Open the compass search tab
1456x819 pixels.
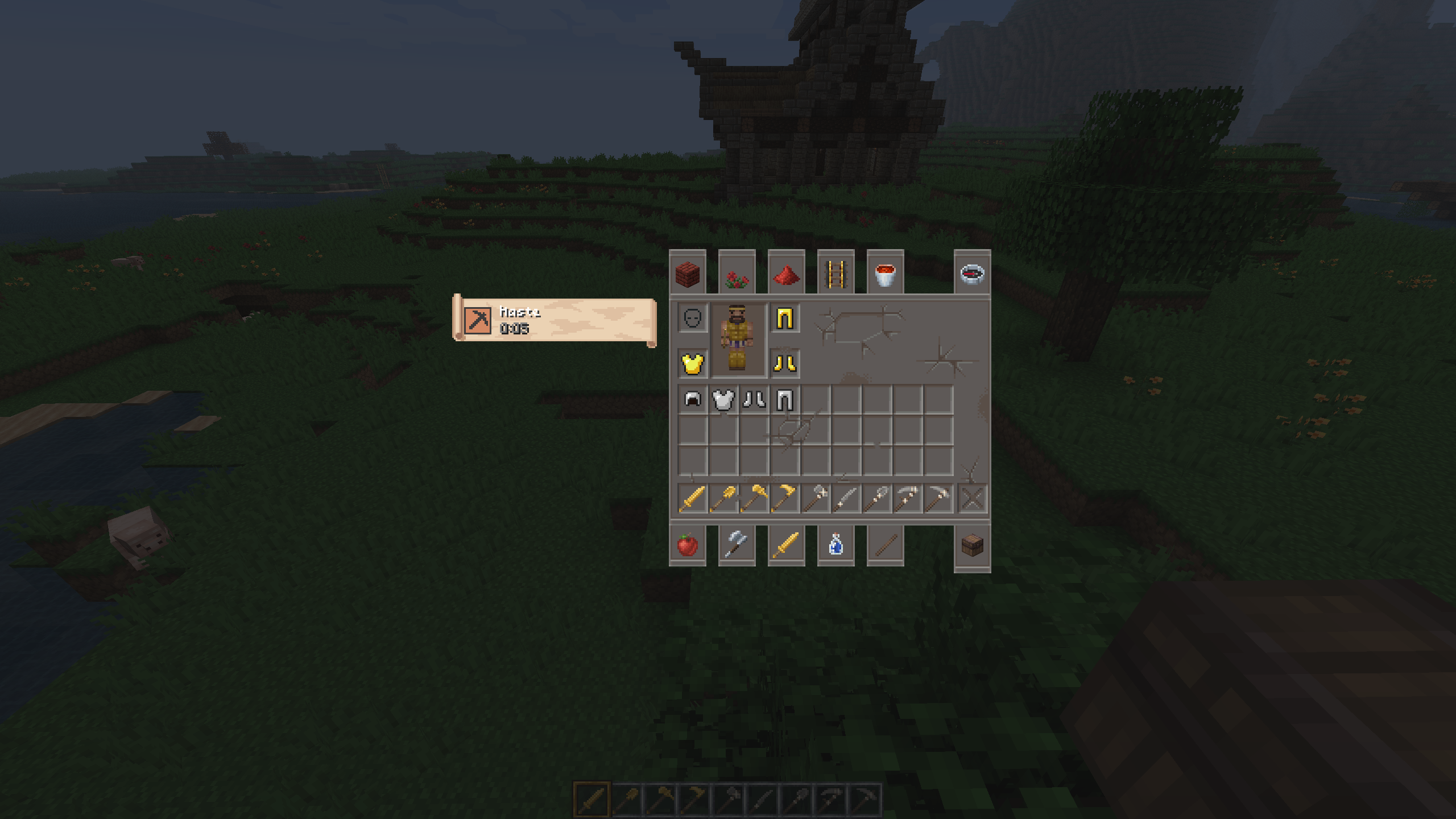tap(972, 274)
